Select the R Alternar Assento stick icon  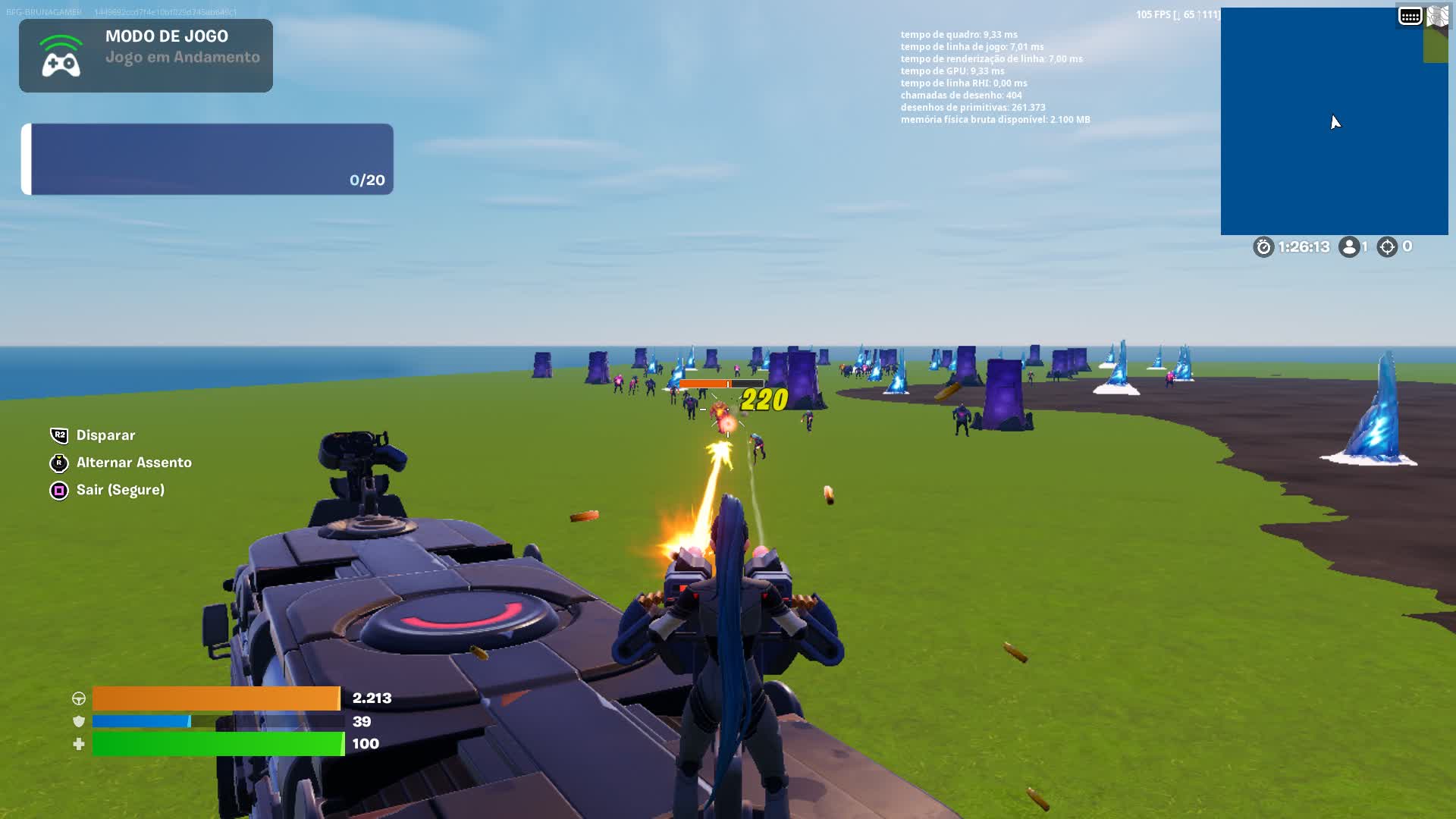pos(58,463)
